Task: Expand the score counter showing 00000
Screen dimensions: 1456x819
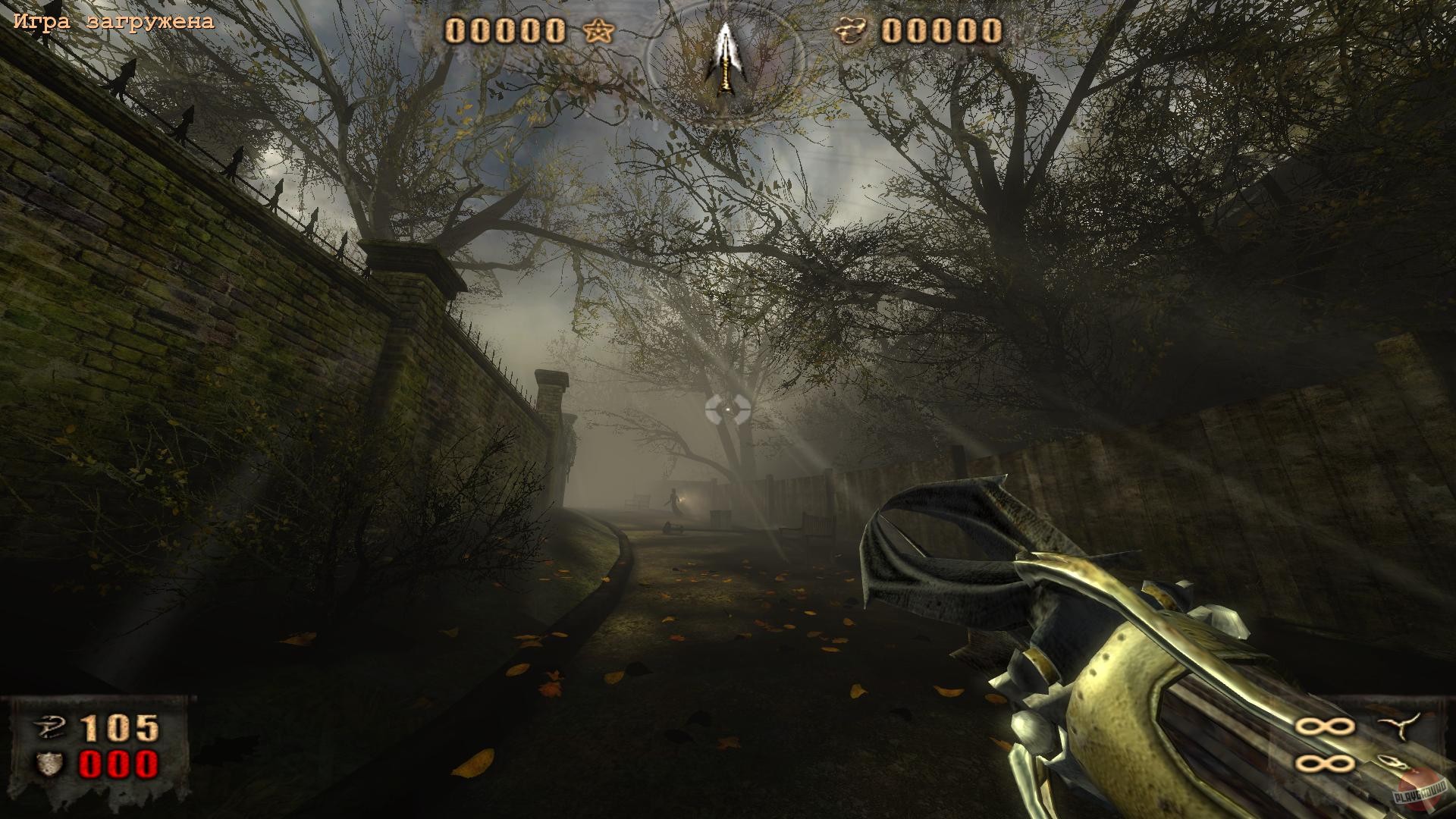Action: 504,32
